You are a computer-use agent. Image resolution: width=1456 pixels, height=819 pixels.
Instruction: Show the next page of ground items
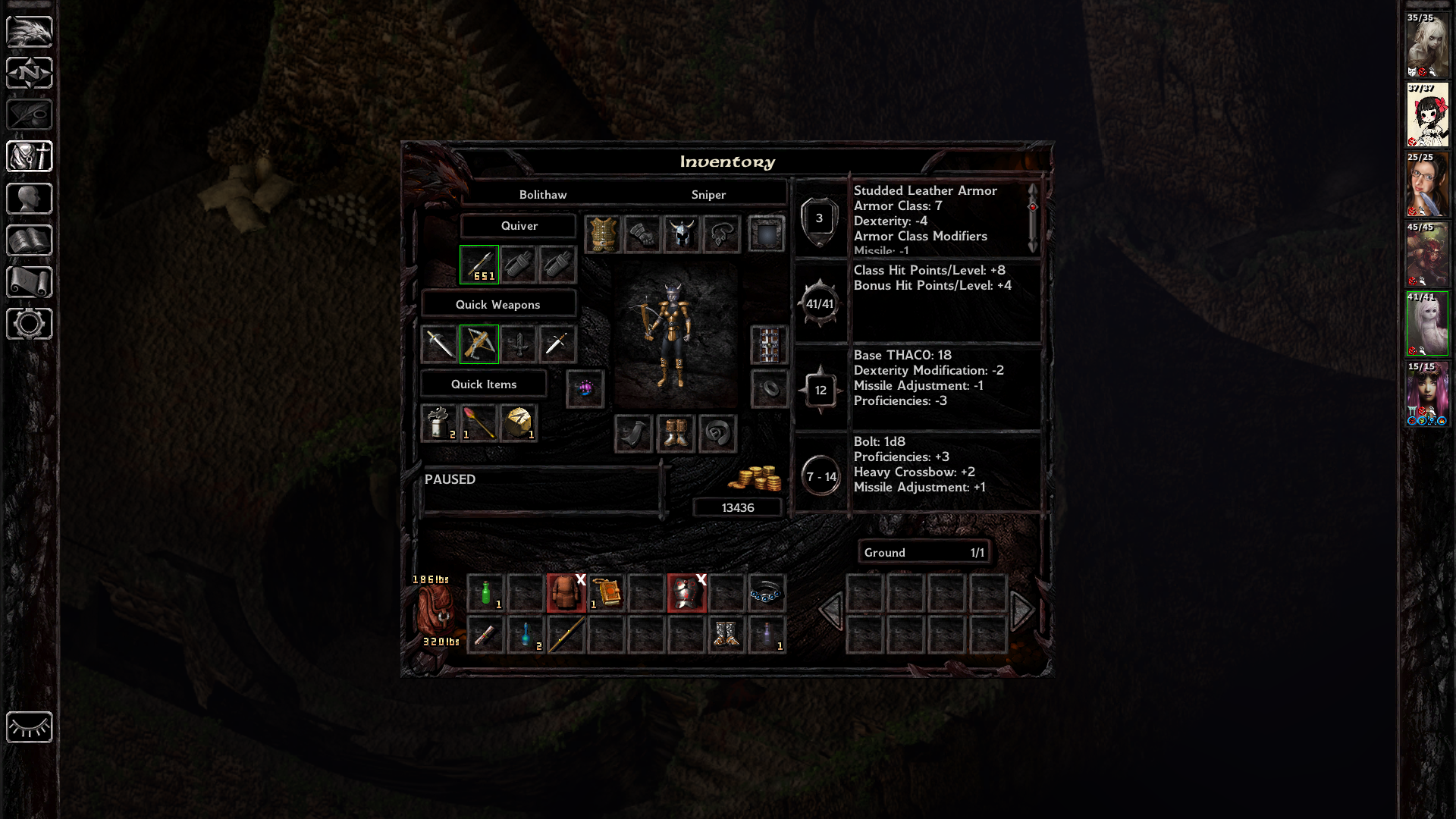coord(1022,610)
